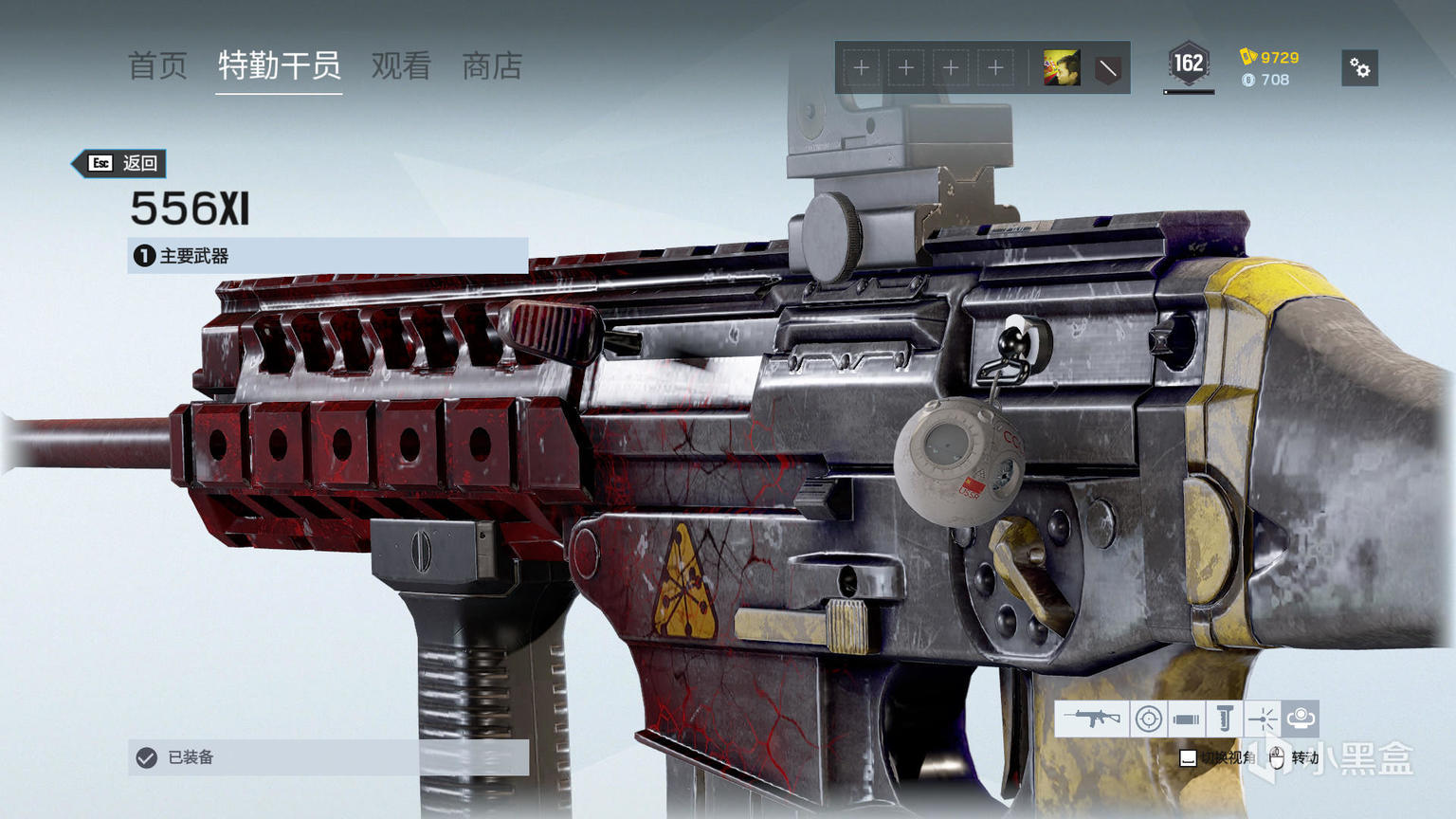Open the 商店 shop tab
The height and width of the screenshot is (819, 1456).
(492, 66)
